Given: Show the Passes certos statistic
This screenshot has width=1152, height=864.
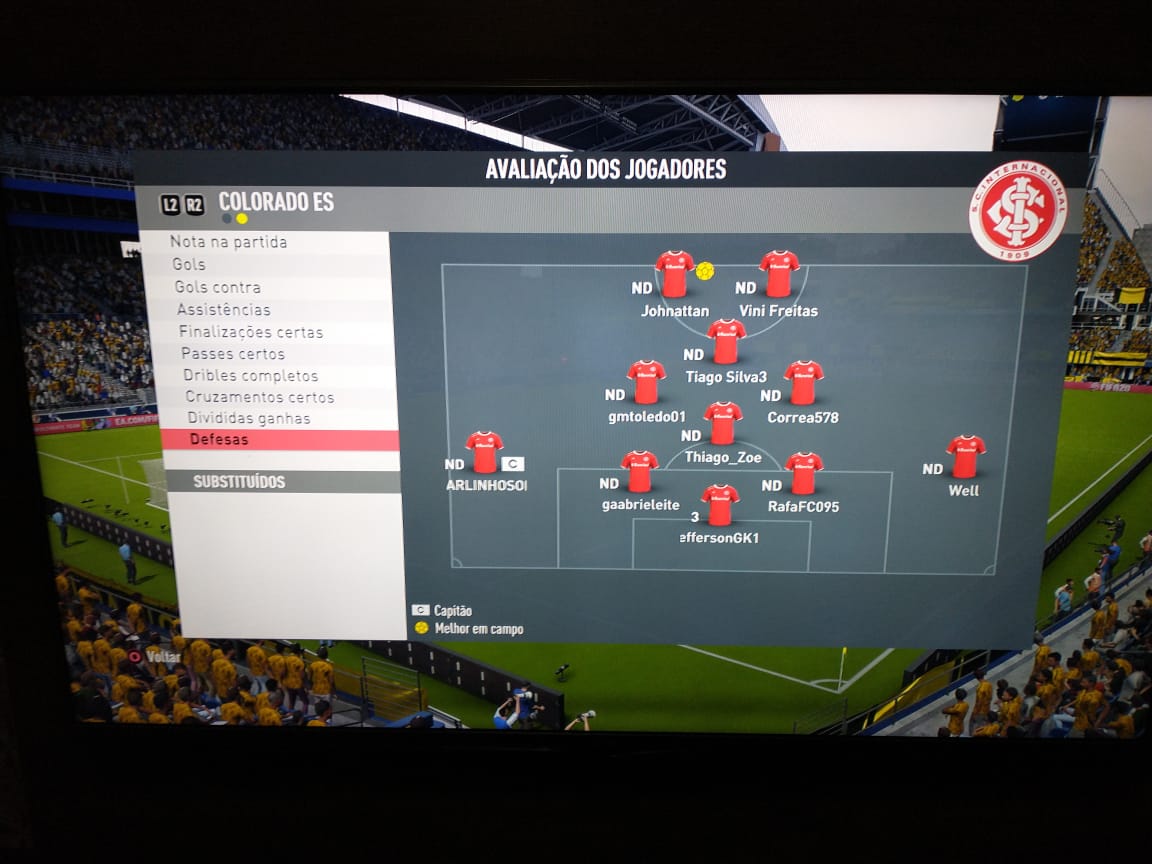Looking at the screenshot, I should pos(233,354).
